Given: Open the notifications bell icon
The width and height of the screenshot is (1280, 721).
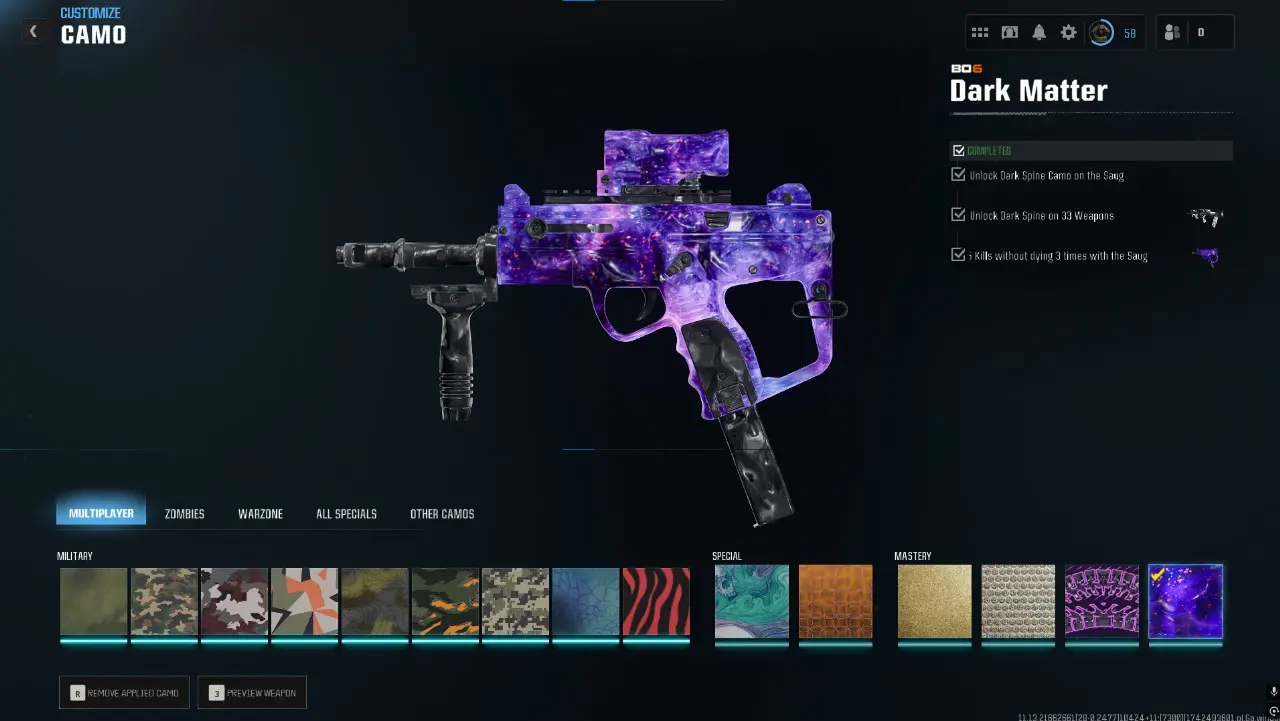Looking at the screenshot, I should click(1039, 32).
